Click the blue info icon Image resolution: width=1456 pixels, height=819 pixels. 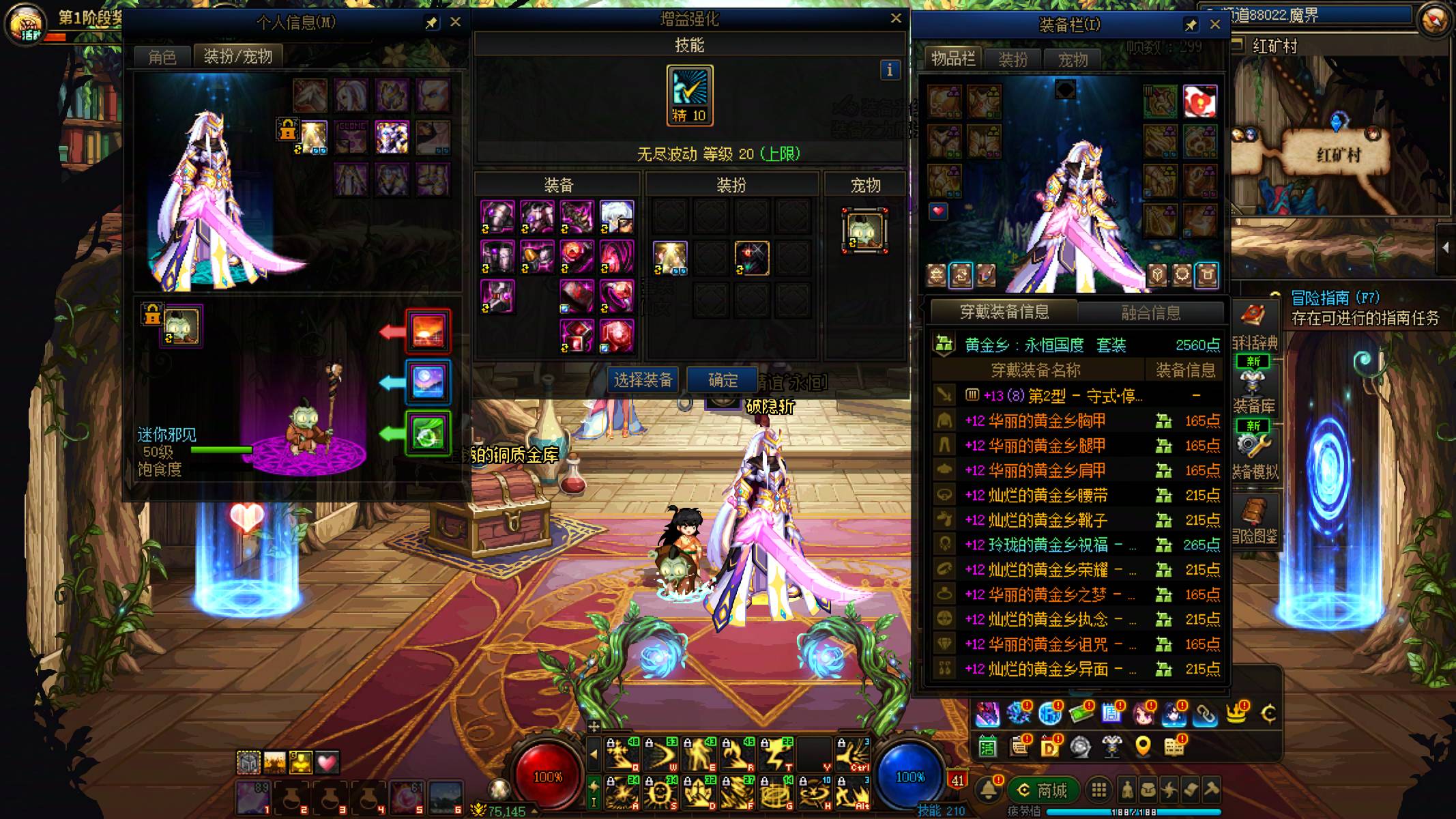coord(889,70)
